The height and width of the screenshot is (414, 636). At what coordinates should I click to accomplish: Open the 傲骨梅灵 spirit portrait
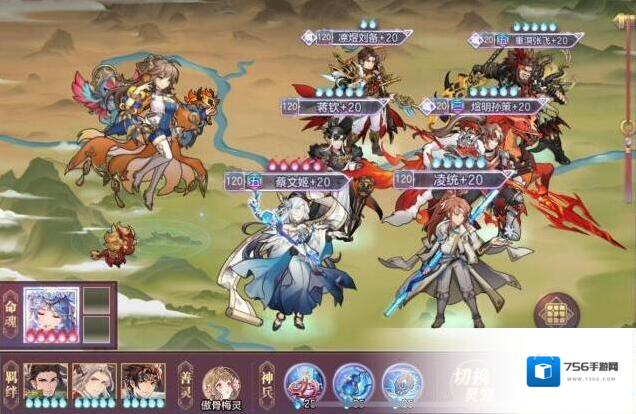click(221, 385)
